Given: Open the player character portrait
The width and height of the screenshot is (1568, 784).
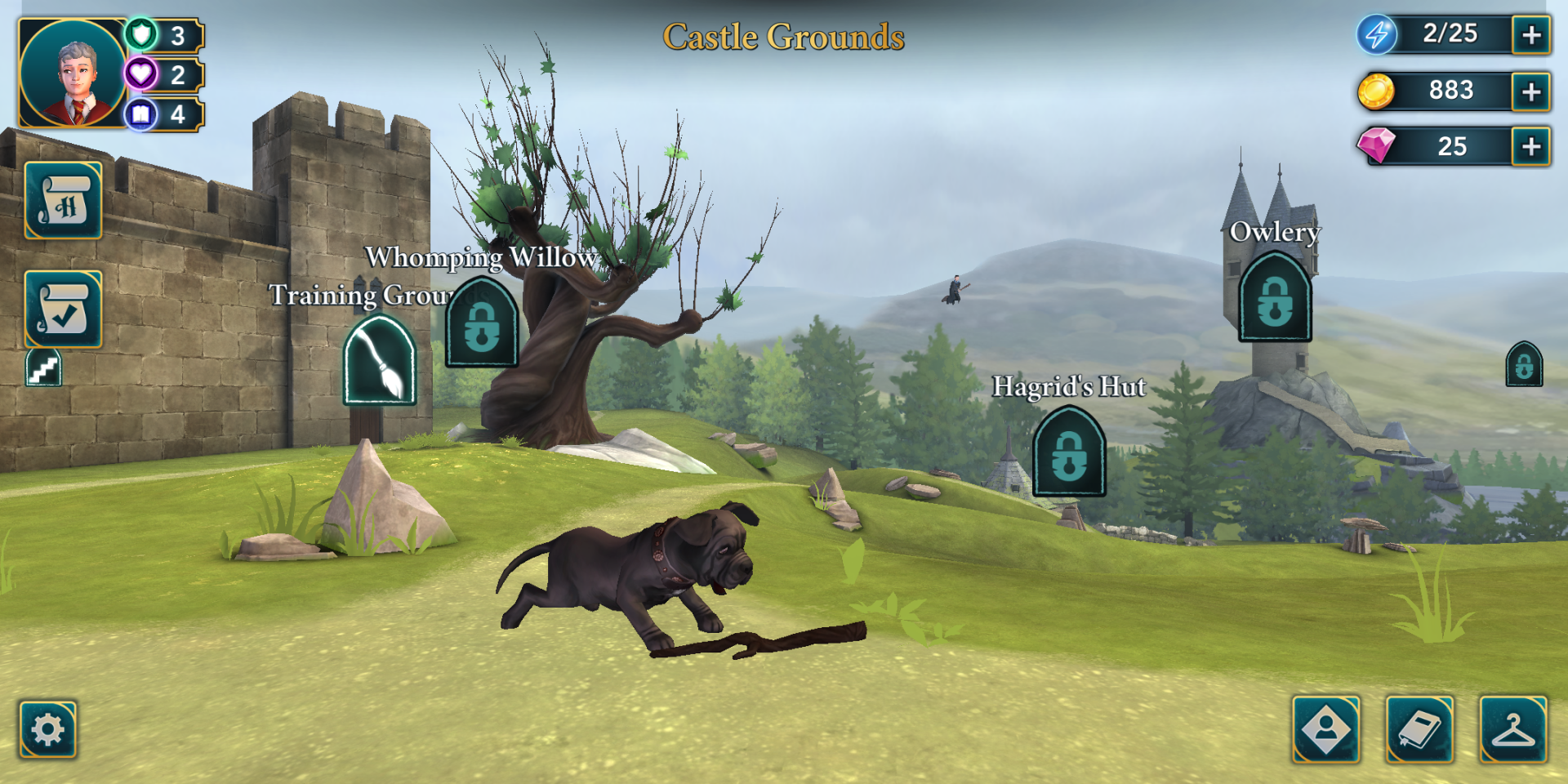Looking at the screenshot, I should point(73,73).
